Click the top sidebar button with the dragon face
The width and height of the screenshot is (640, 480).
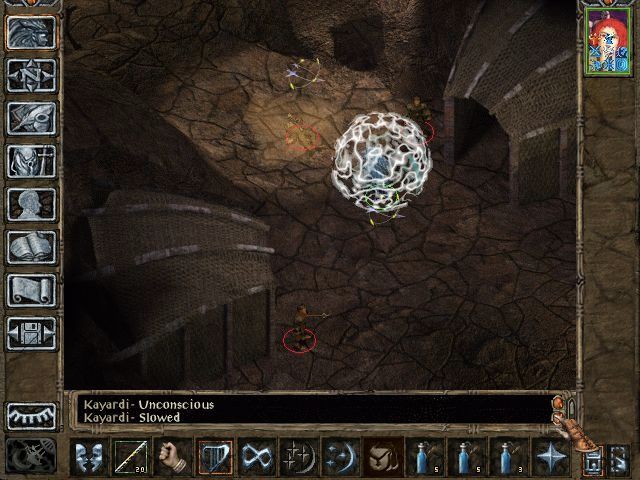[x=31, y=32]
